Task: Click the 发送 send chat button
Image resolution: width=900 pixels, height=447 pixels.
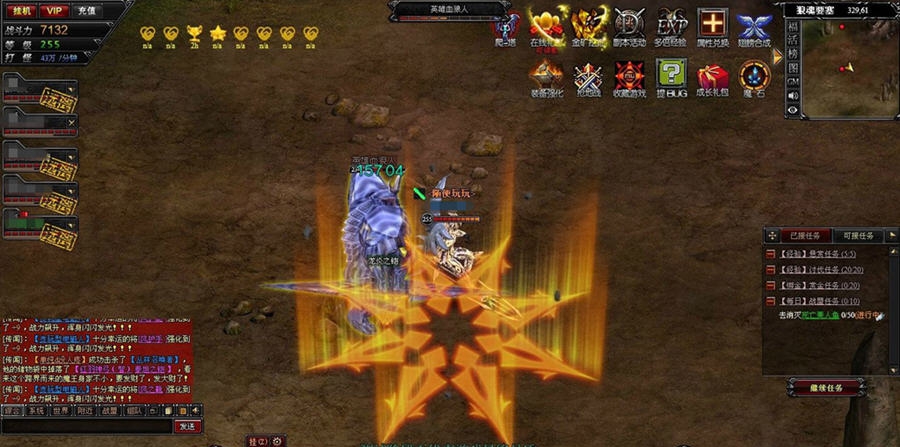Action: pyautogui.click(x=186, y=426)
